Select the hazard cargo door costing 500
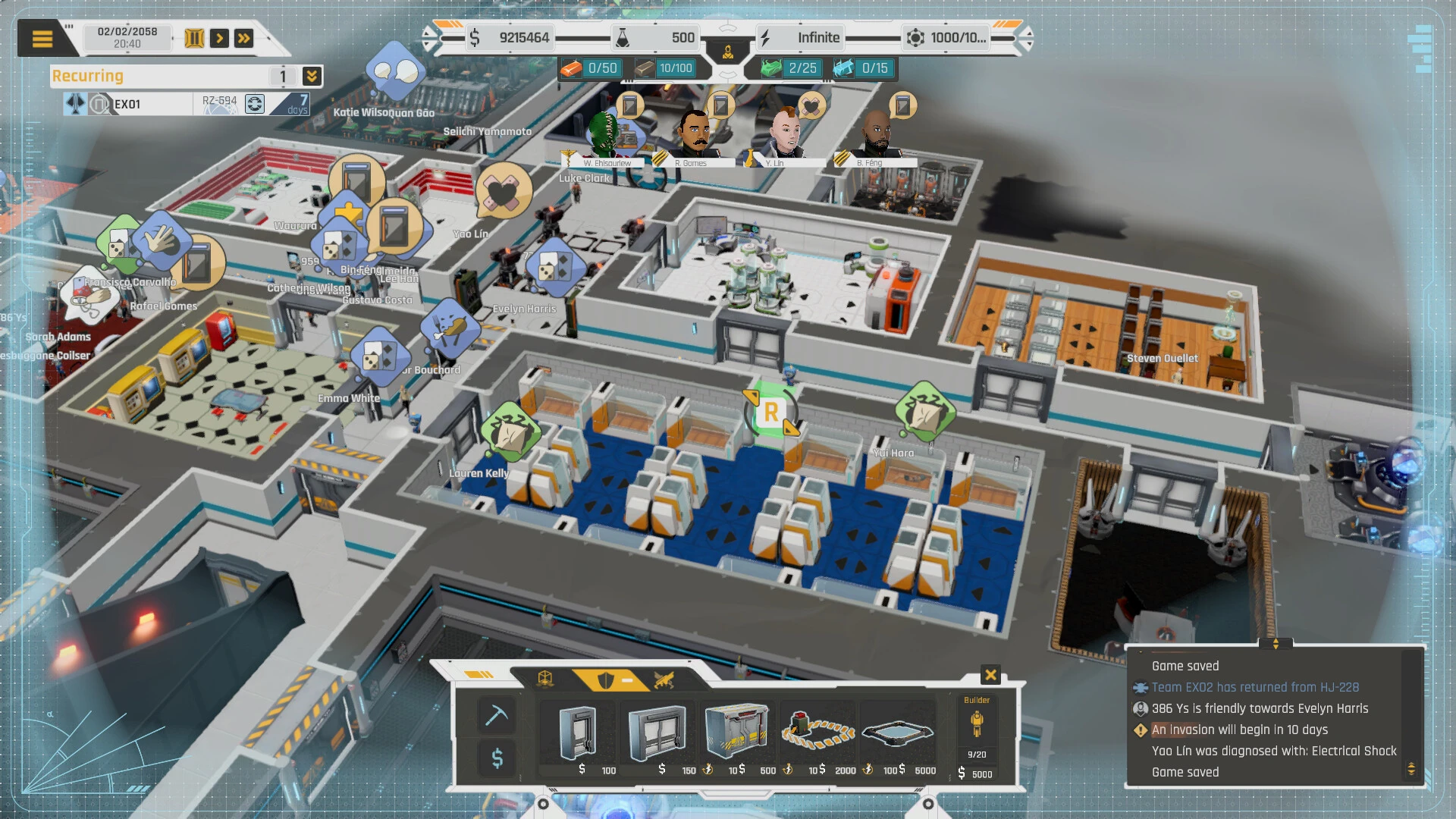The width and height of the screenshot is (1456, 819). pos(737,732)
